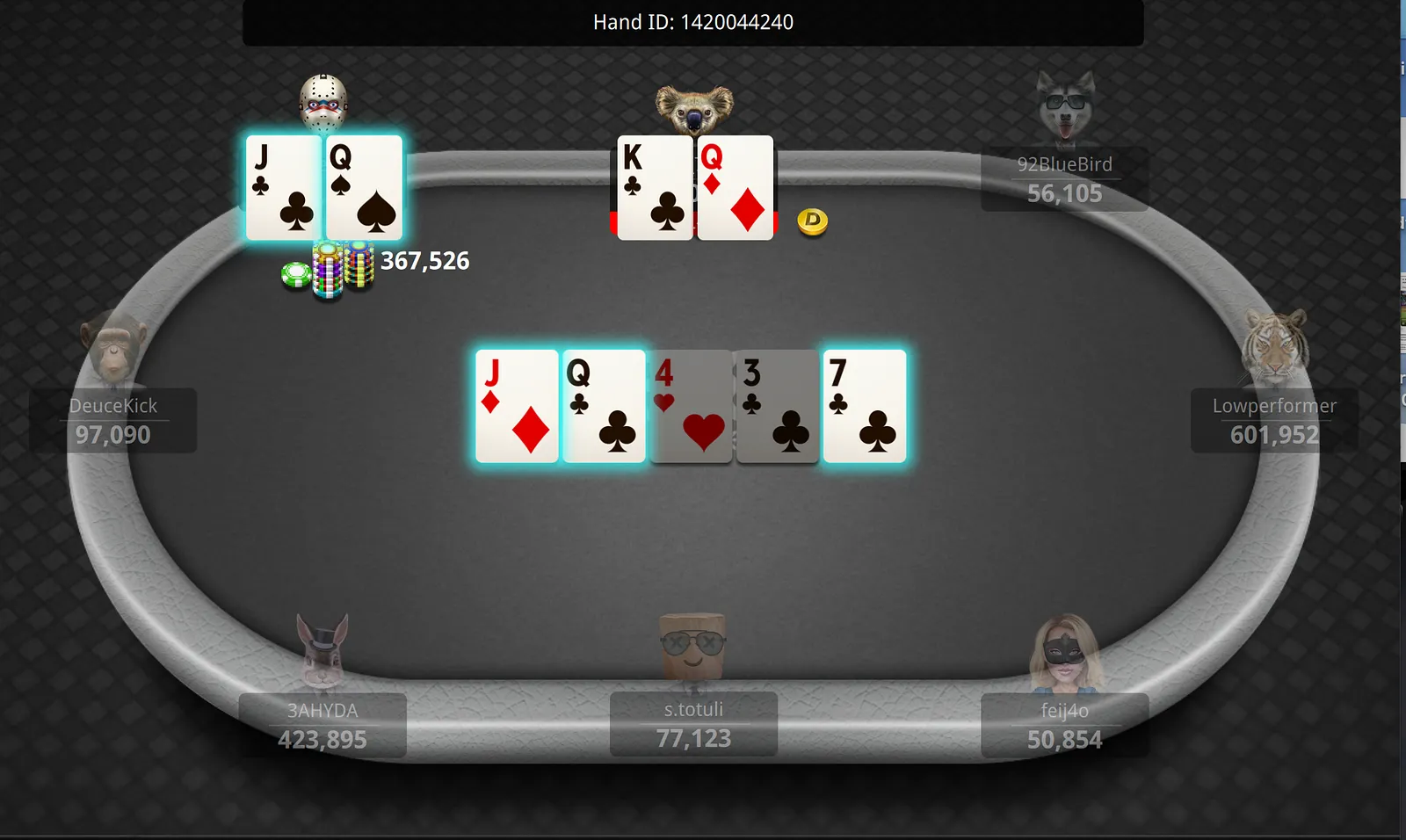Open the feij4o player panel
This screenshot has width=1406, height=840.
pyautogui.click(x=1064, y=725)
